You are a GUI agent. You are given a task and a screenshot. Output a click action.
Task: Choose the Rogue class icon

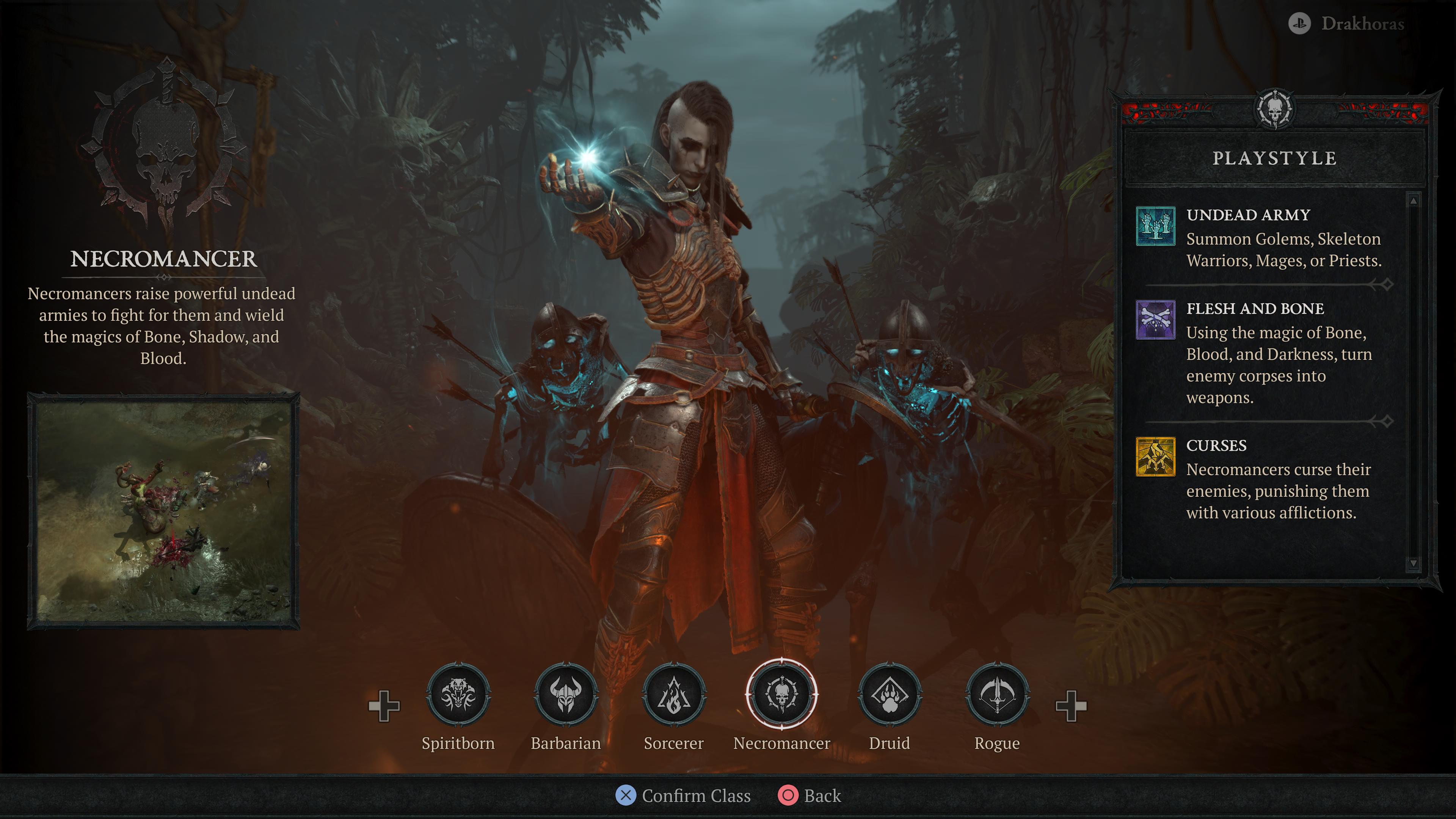click(998, 695)
